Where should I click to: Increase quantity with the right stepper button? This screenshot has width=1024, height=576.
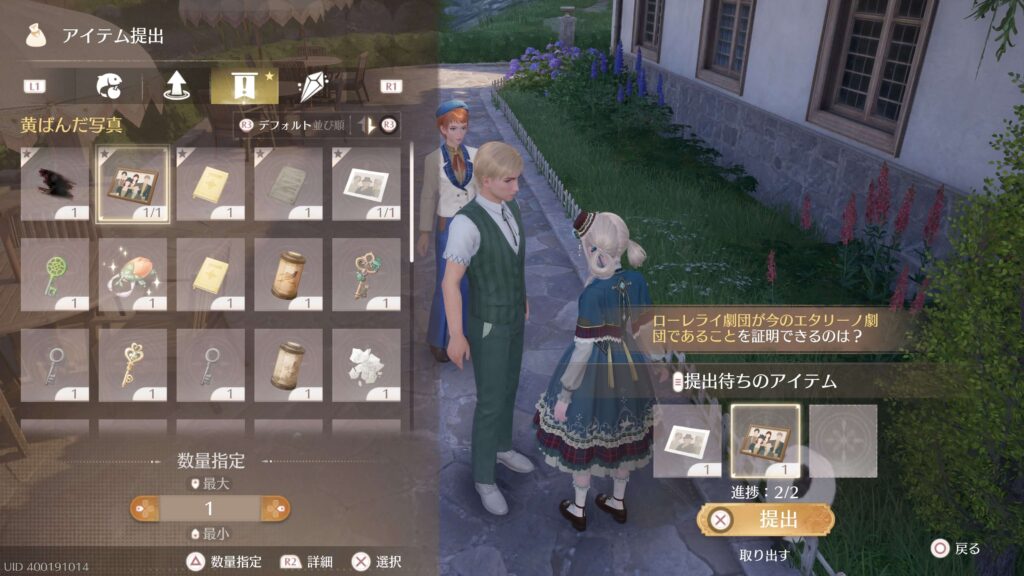pyautogui.click(x=270, y=509)
